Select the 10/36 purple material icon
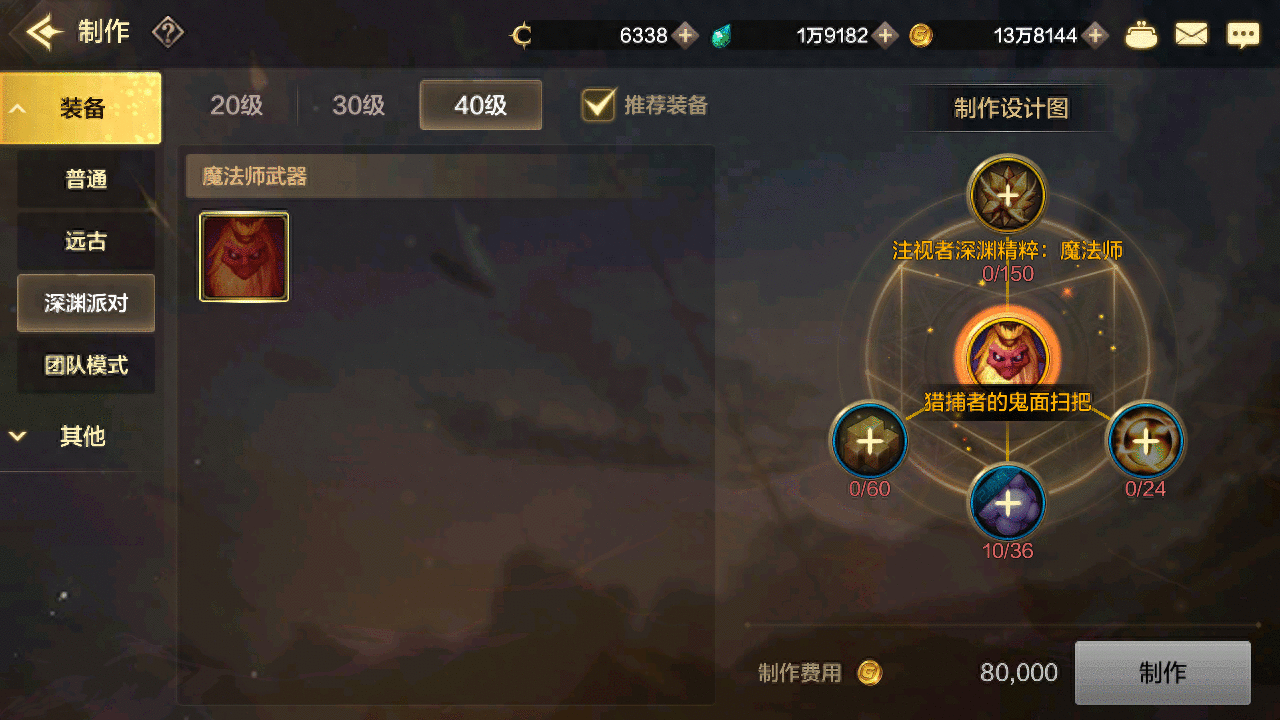Screen dimensions: 1280x720 (1007, 503)
